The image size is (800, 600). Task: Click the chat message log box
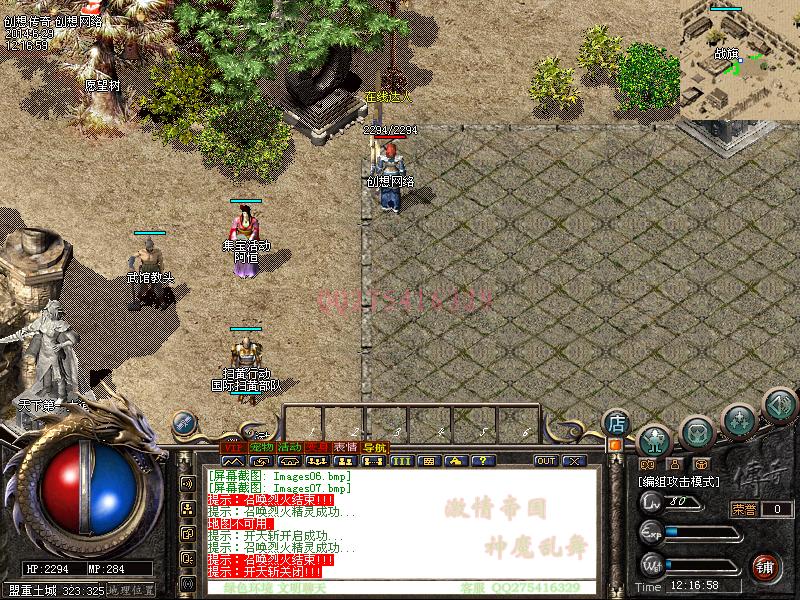400,525
